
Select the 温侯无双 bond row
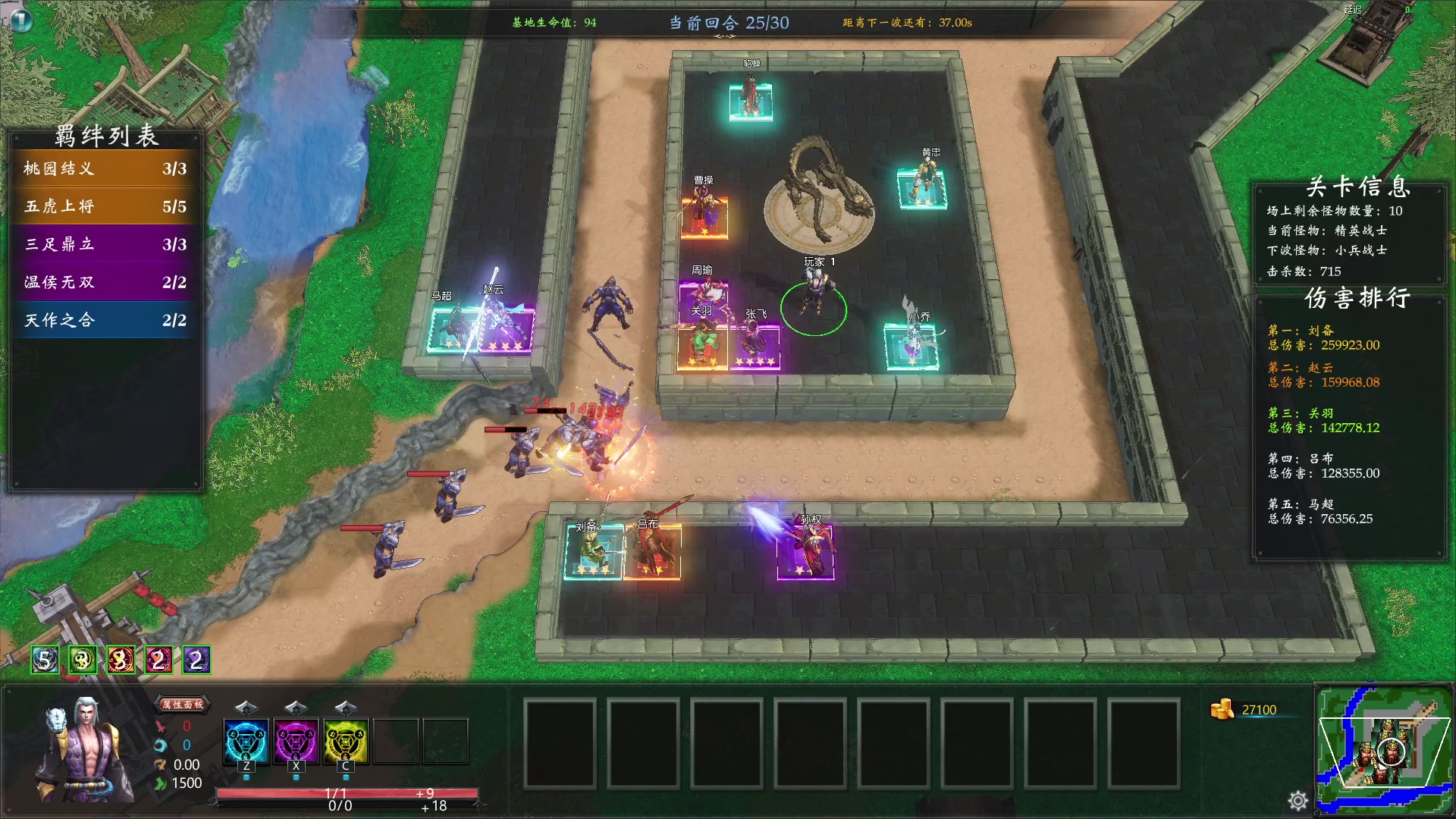pyautogui.click(x=105, y=282)
